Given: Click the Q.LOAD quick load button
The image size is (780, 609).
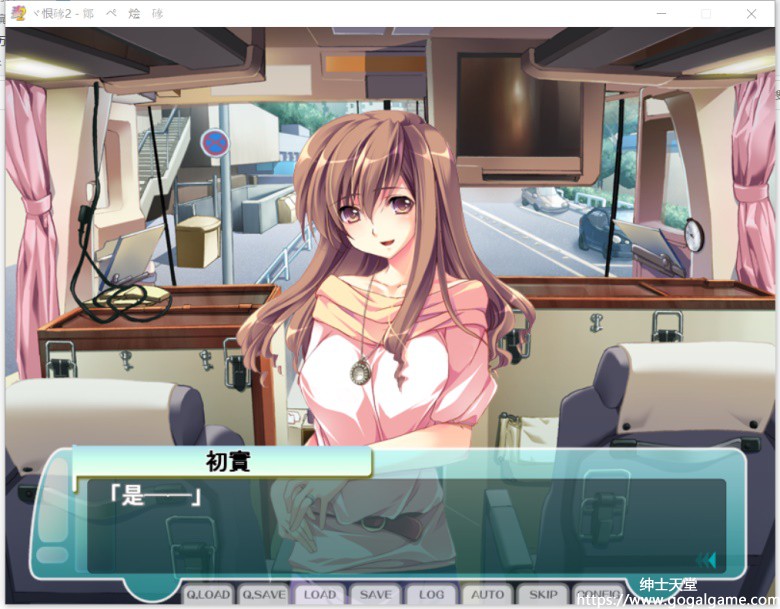Looking at the screenshot, I should point(208,594).
